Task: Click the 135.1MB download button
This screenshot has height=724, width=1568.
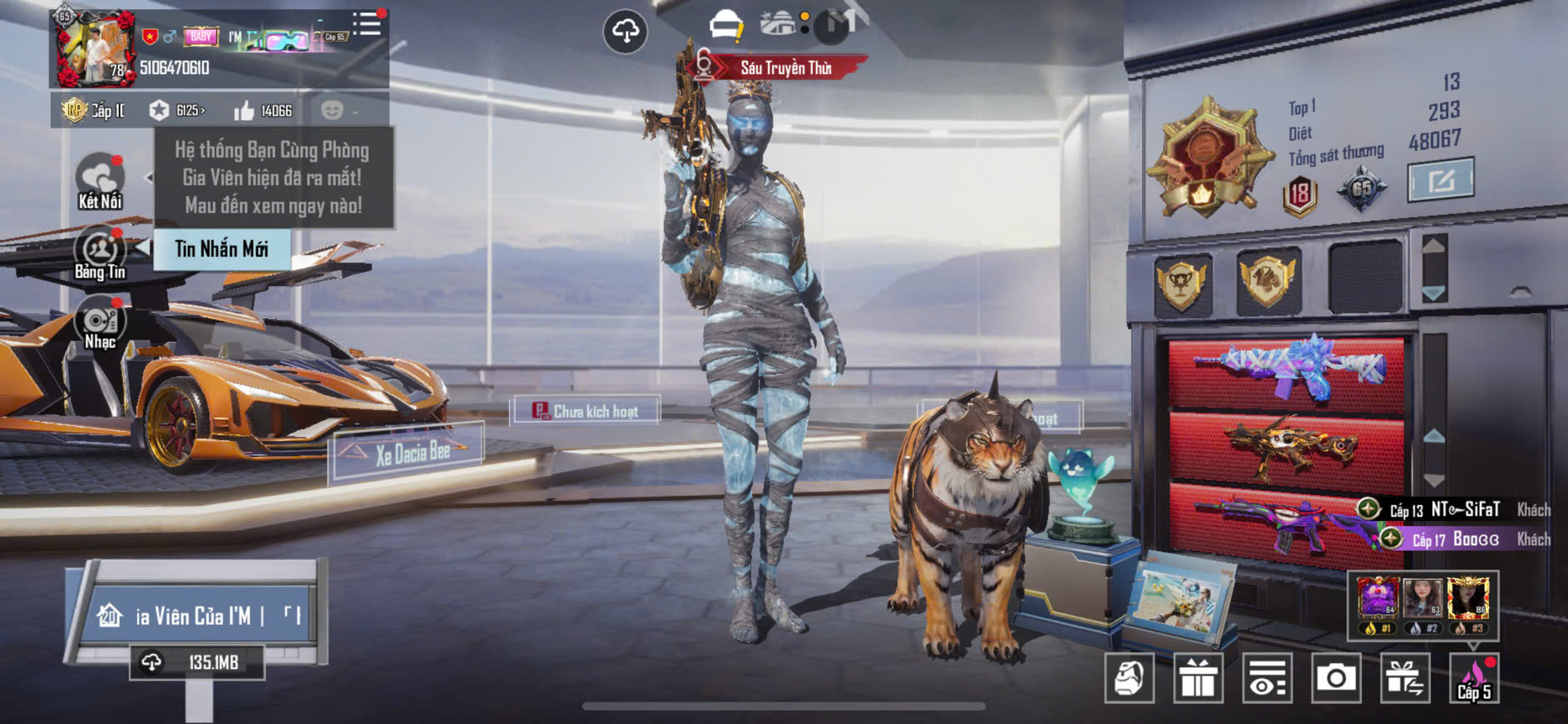Action: (197, 662)
